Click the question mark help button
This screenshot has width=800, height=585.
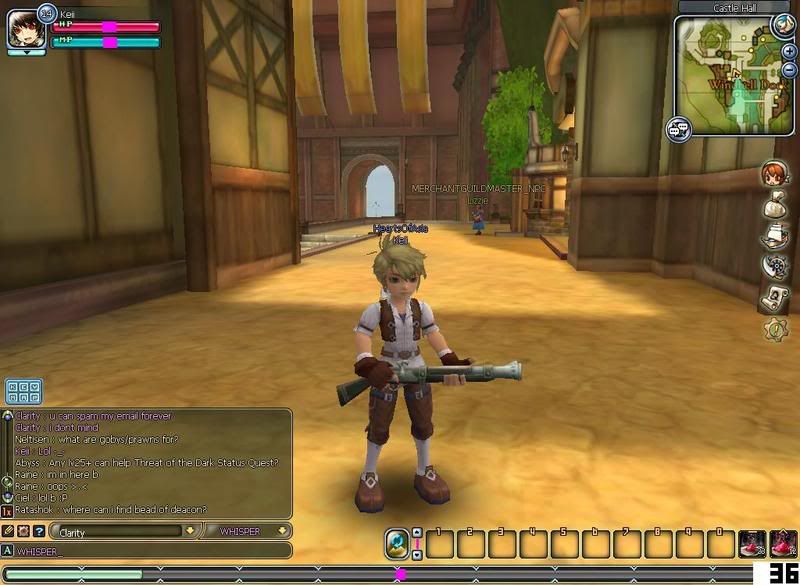pyautogui.click(x=39, y=531)
